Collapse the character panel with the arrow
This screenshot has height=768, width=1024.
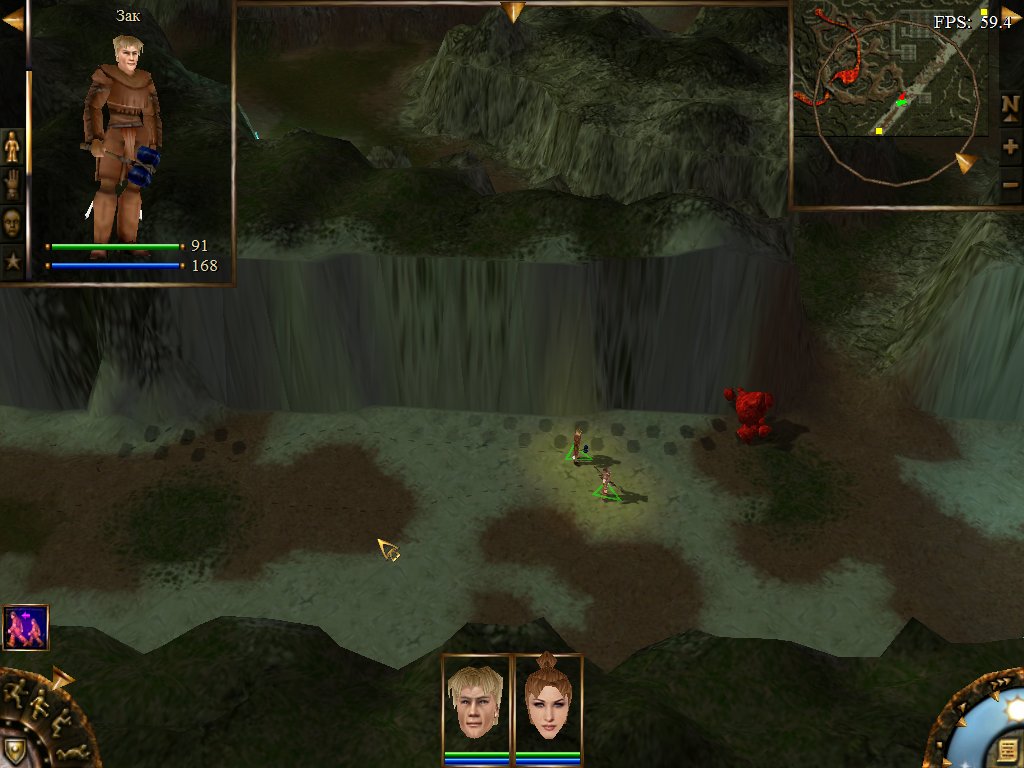tap(12, 20)
